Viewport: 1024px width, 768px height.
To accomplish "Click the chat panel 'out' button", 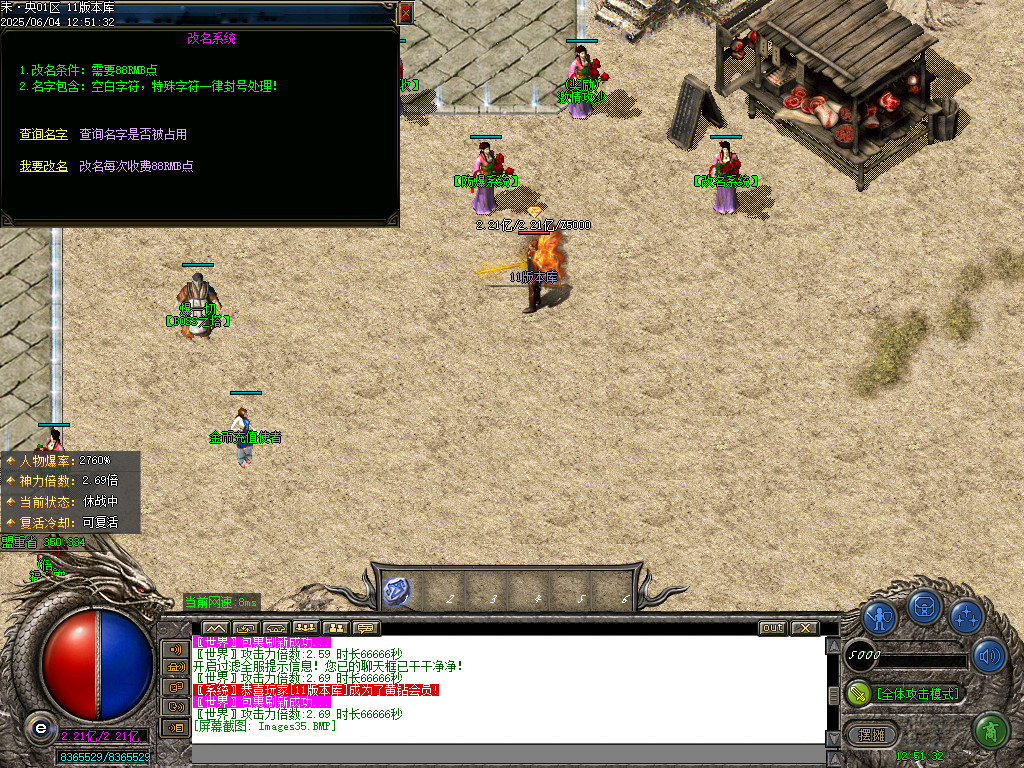I will (772, 628).
